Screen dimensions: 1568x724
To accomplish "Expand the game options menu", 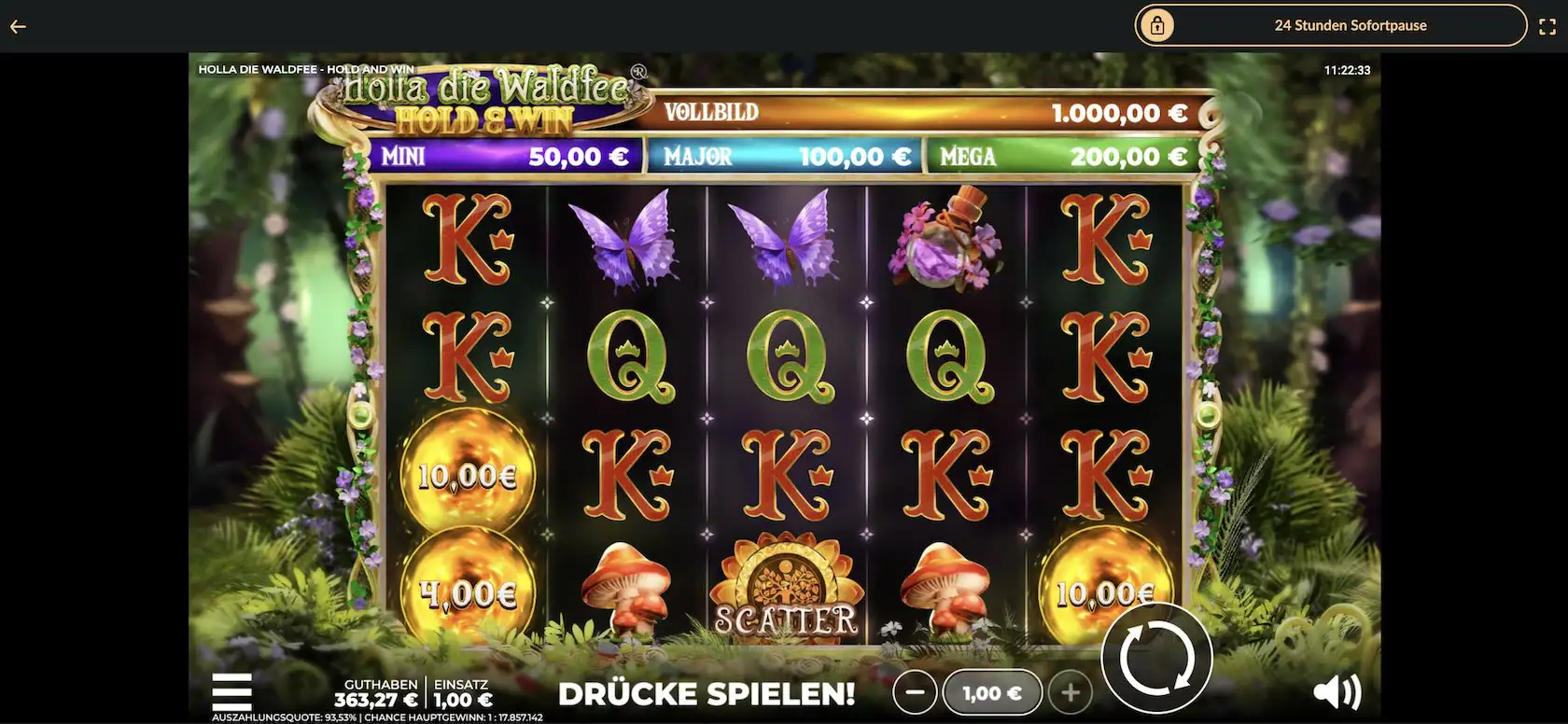I will 231,690.
